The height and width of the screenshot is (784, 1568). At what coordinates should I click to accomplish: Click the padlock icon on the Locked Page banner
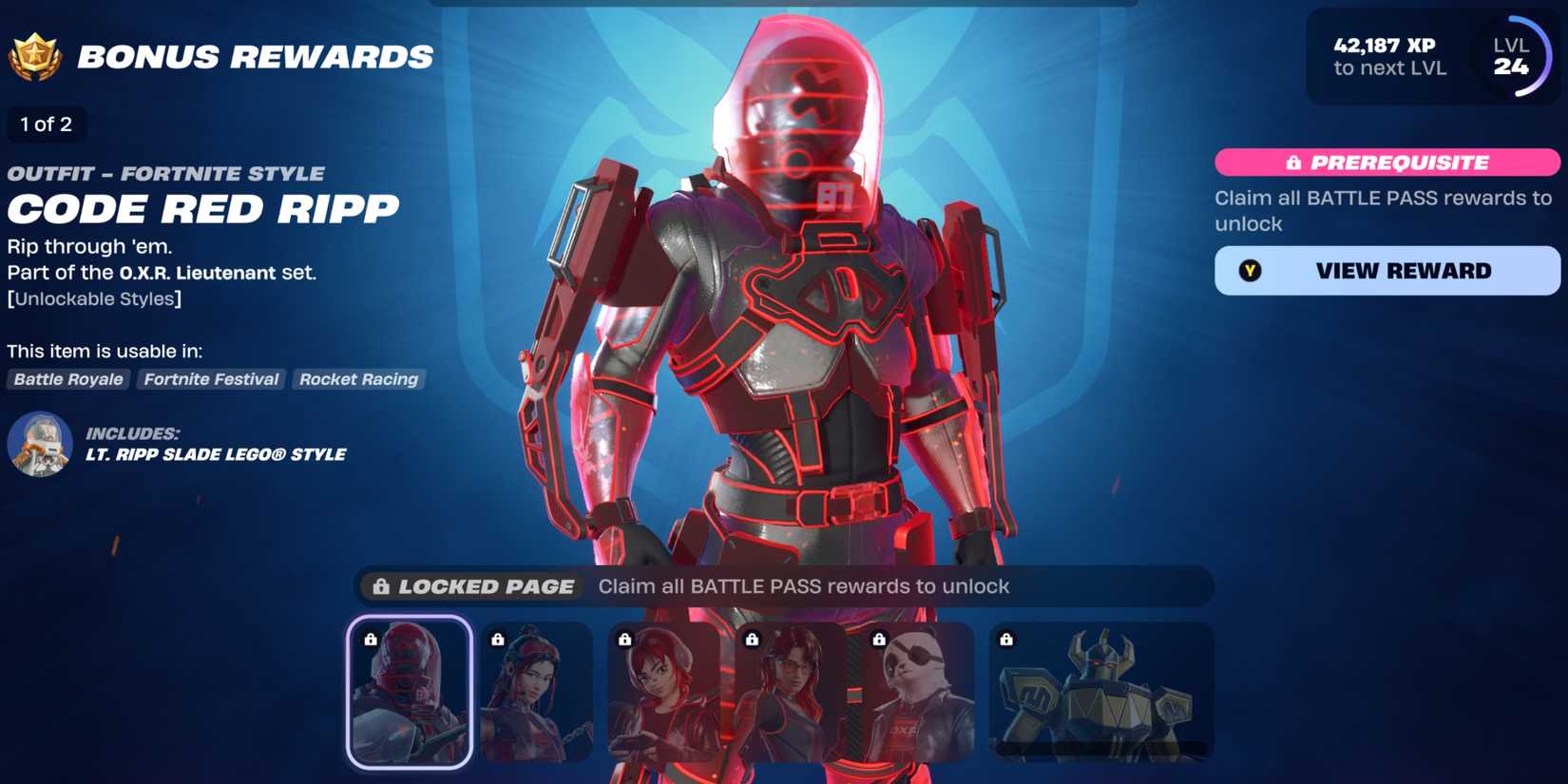click(x=384, y=586)
